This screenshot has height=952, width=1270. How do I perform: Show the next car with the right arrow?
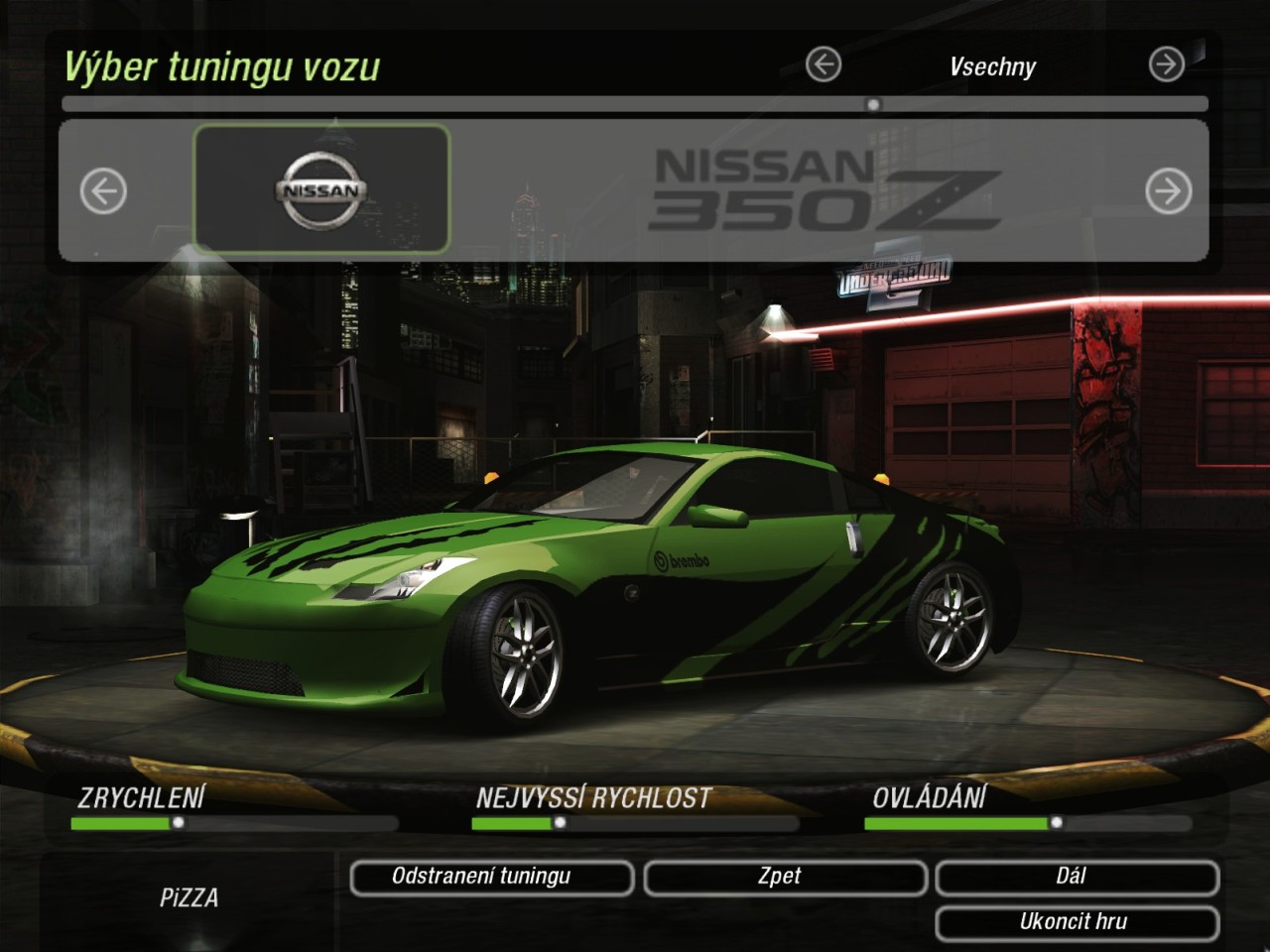pos(1168,191)
